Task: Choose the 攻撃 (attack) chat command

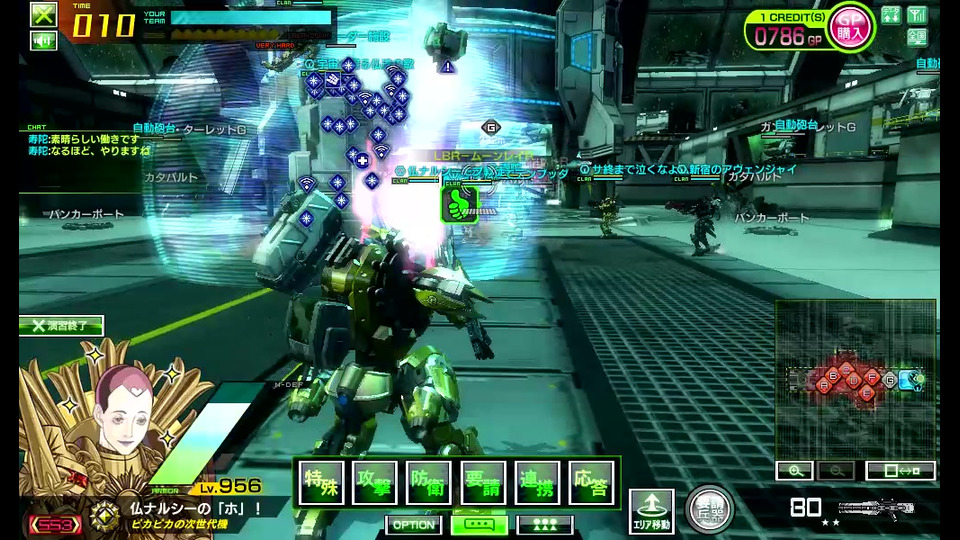Action: click(375, 483)
